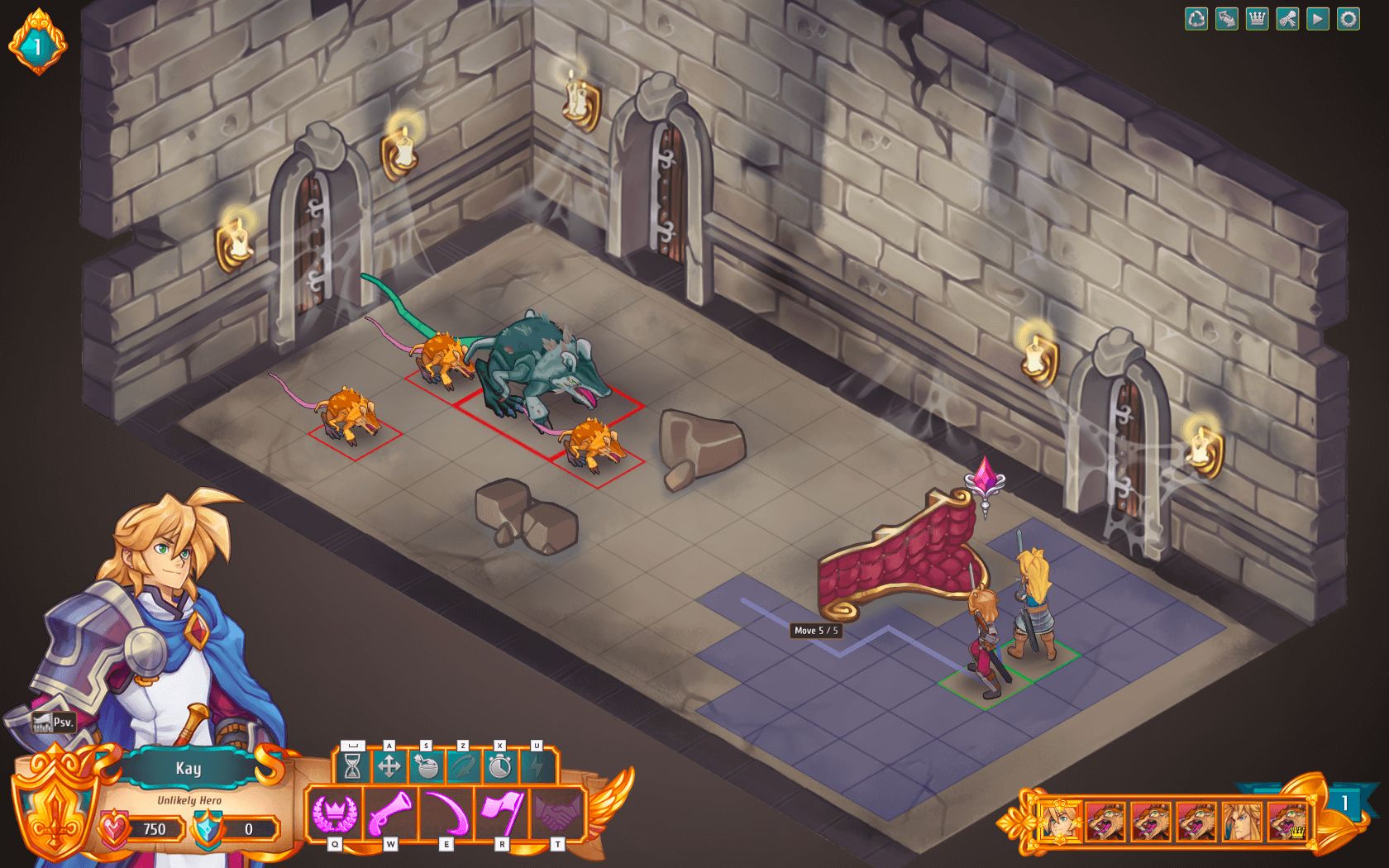Click the stopwatch delay-turn action
This screenshot has width=1389, height=868.
pyautogui.click(x=499, y=767)
